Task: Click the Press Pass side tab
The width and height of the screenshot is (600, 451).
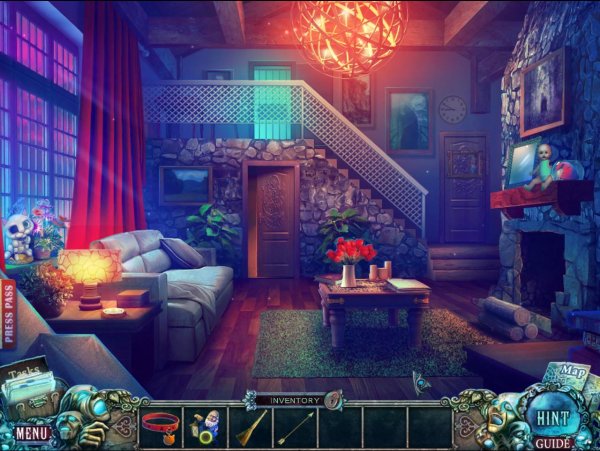Action: coord(9,314)
